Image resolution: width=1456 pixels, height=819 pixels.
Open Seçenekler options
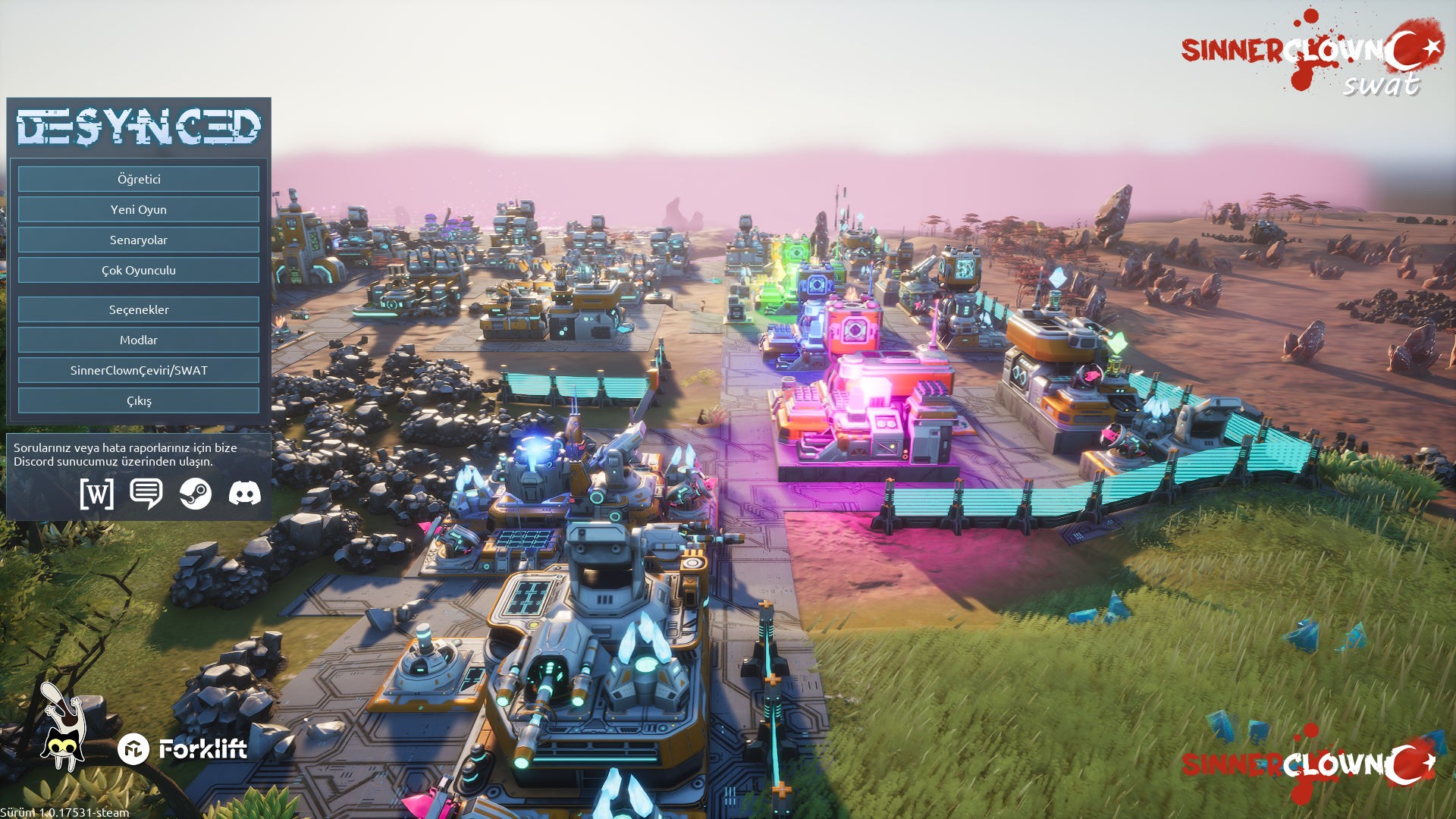(139, 309)
